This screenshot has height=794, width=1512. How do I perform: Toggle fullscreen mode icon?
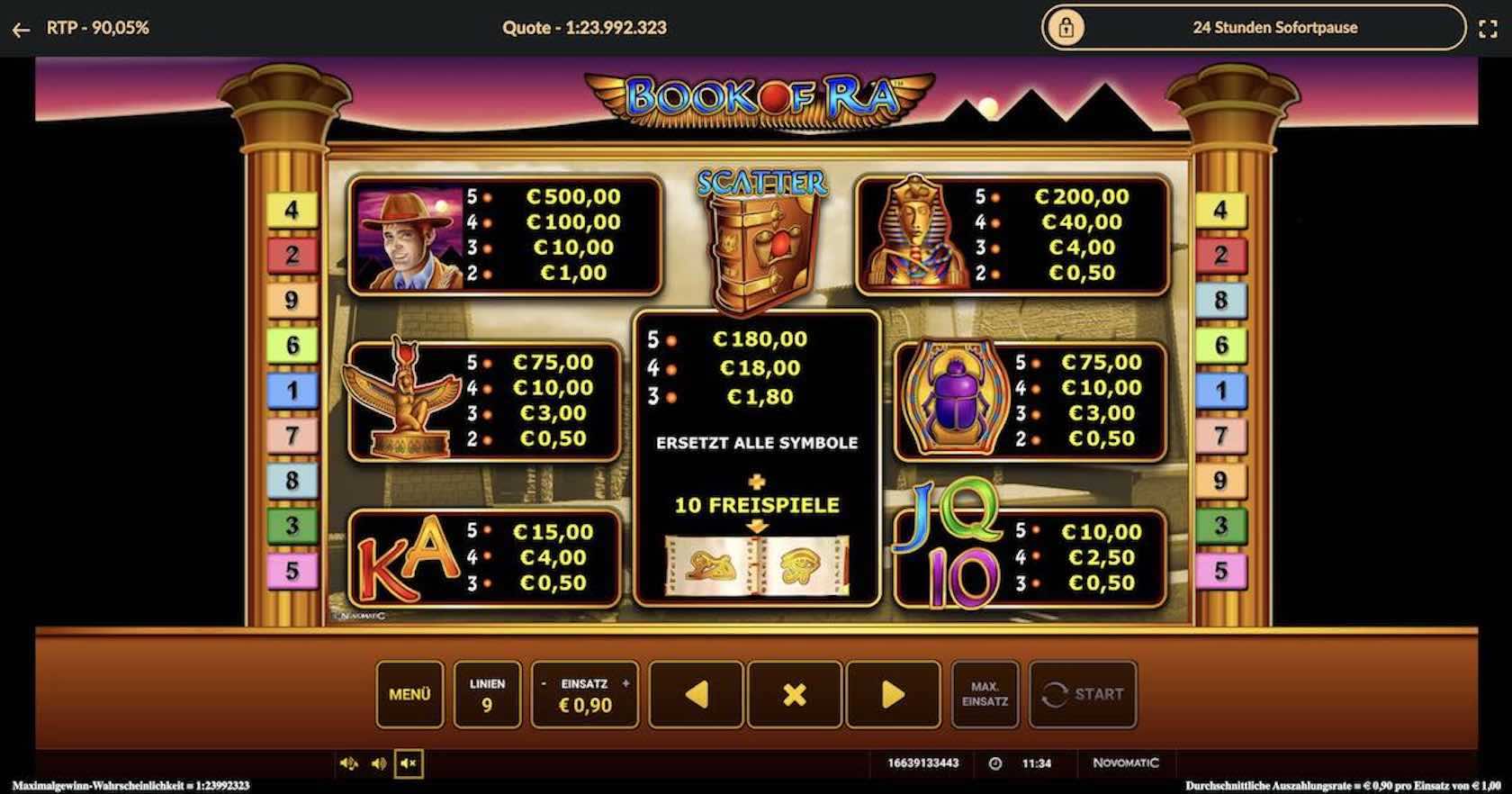pos(1489,29)
